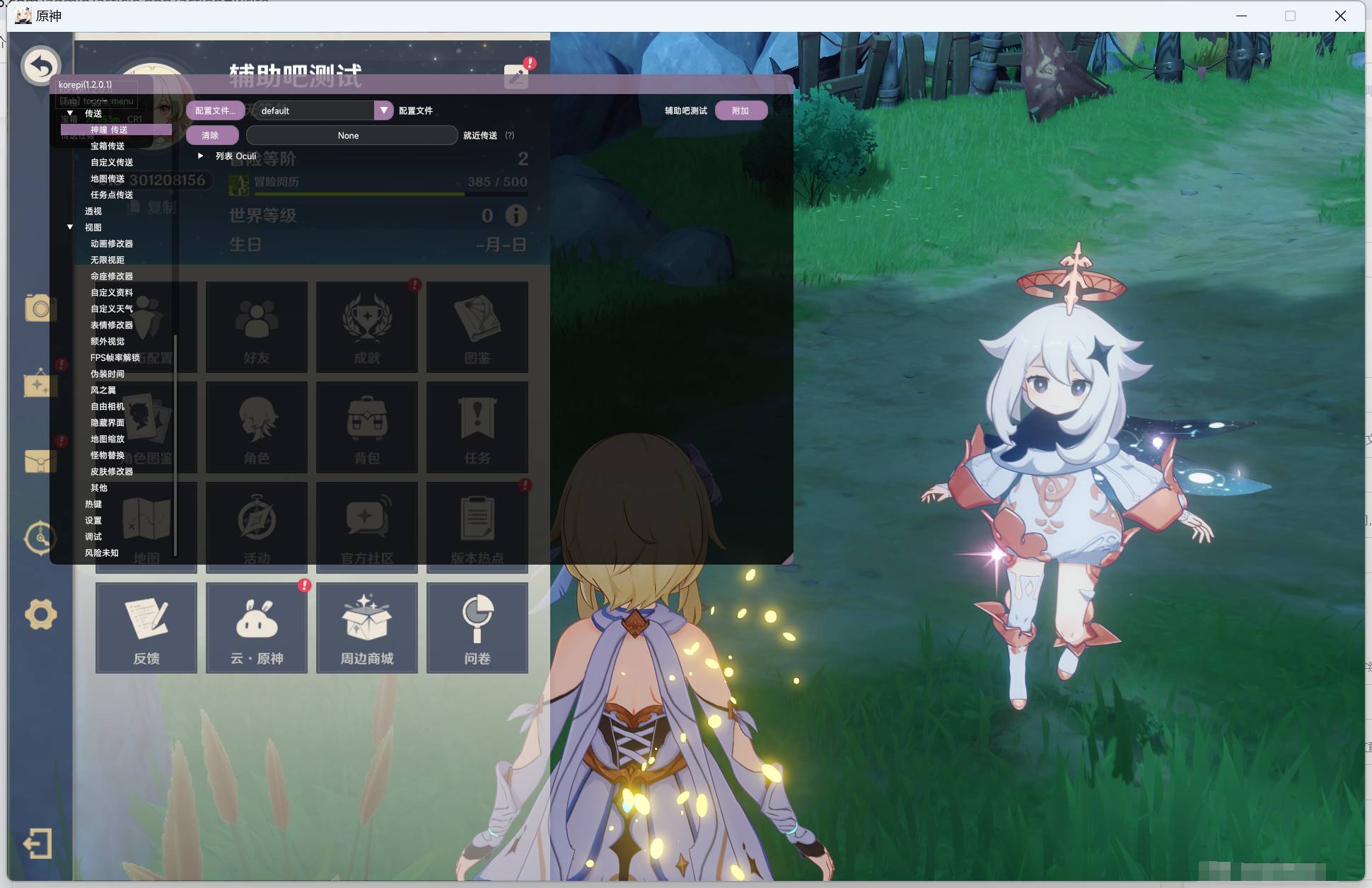This screenshot has width=1372, height=888.
Task: Select 设置 in the korepi menu
Action: 93,520
